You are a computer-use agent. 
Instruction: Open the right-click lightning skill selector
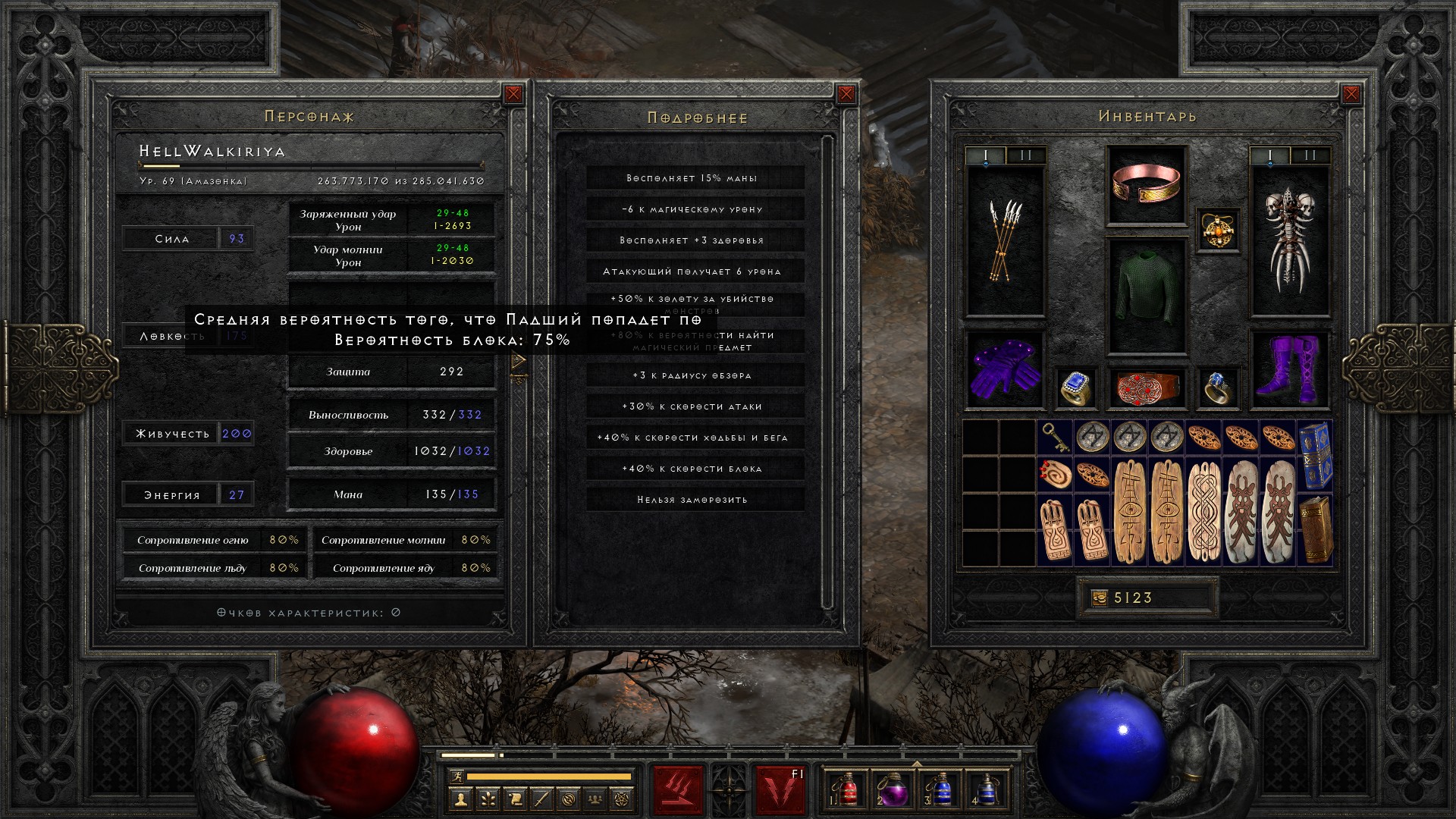pyautogui.click(x=780, y=790)
